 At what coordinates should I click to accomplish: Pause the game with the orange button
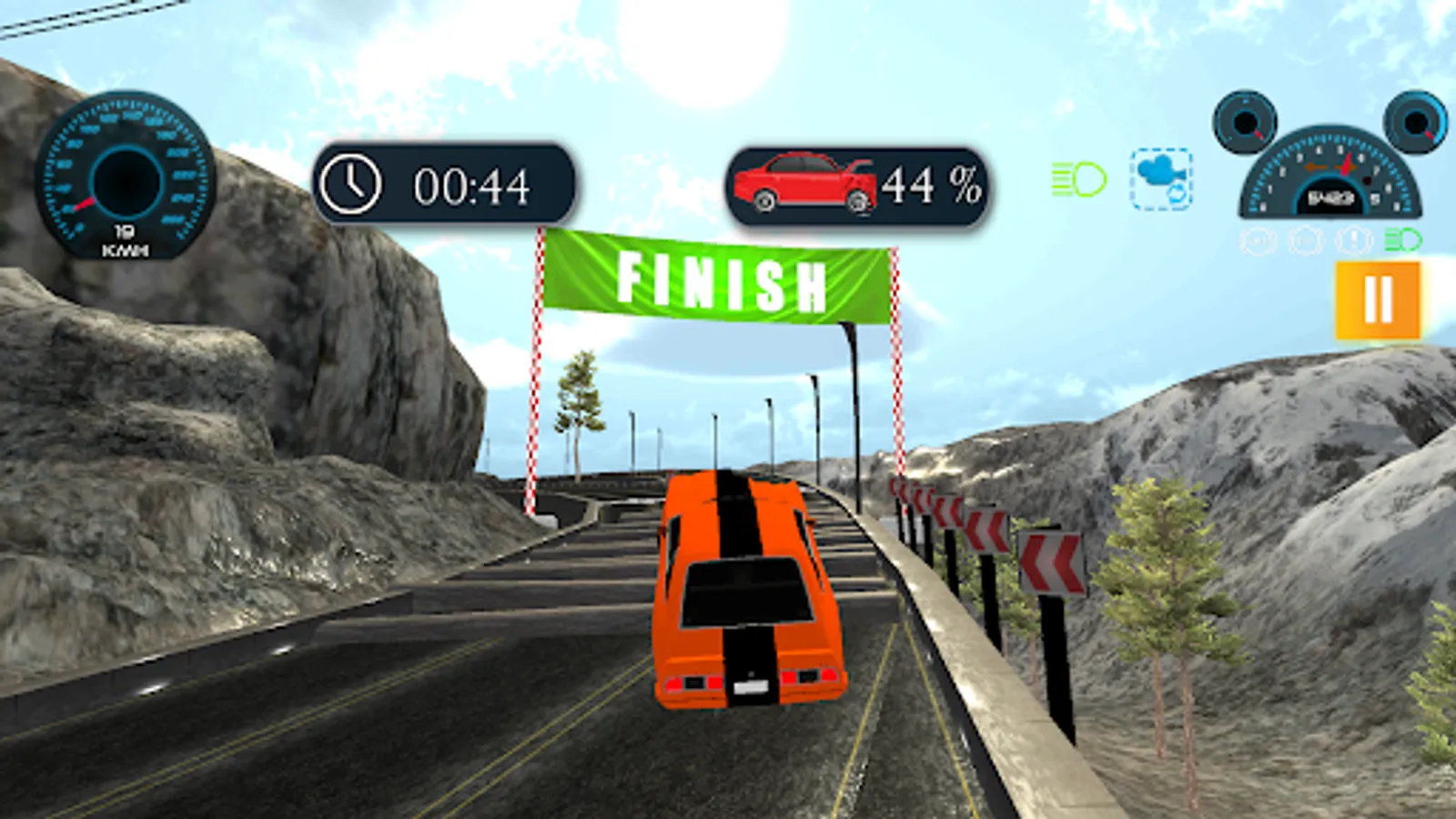(x=1378, y=299)
